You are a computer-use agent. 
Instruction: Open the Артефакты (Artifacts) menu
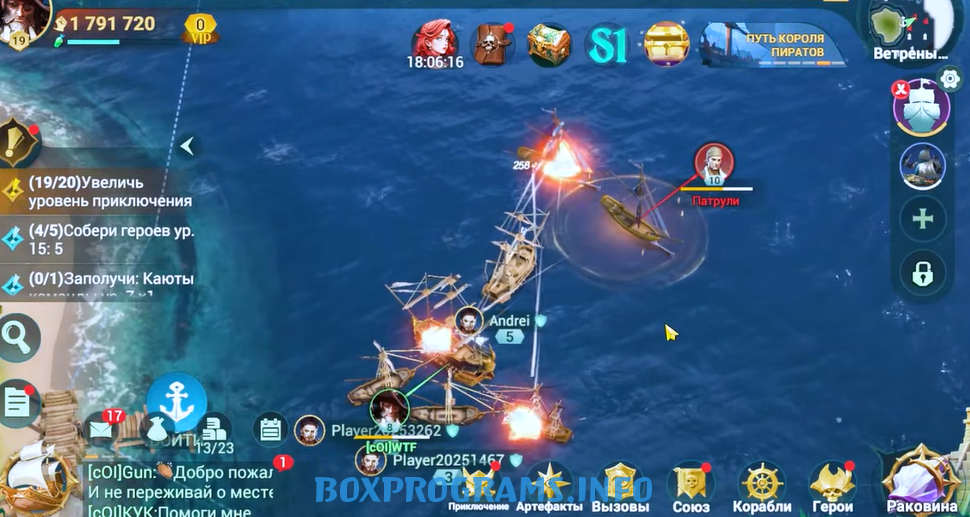[549, 485]
